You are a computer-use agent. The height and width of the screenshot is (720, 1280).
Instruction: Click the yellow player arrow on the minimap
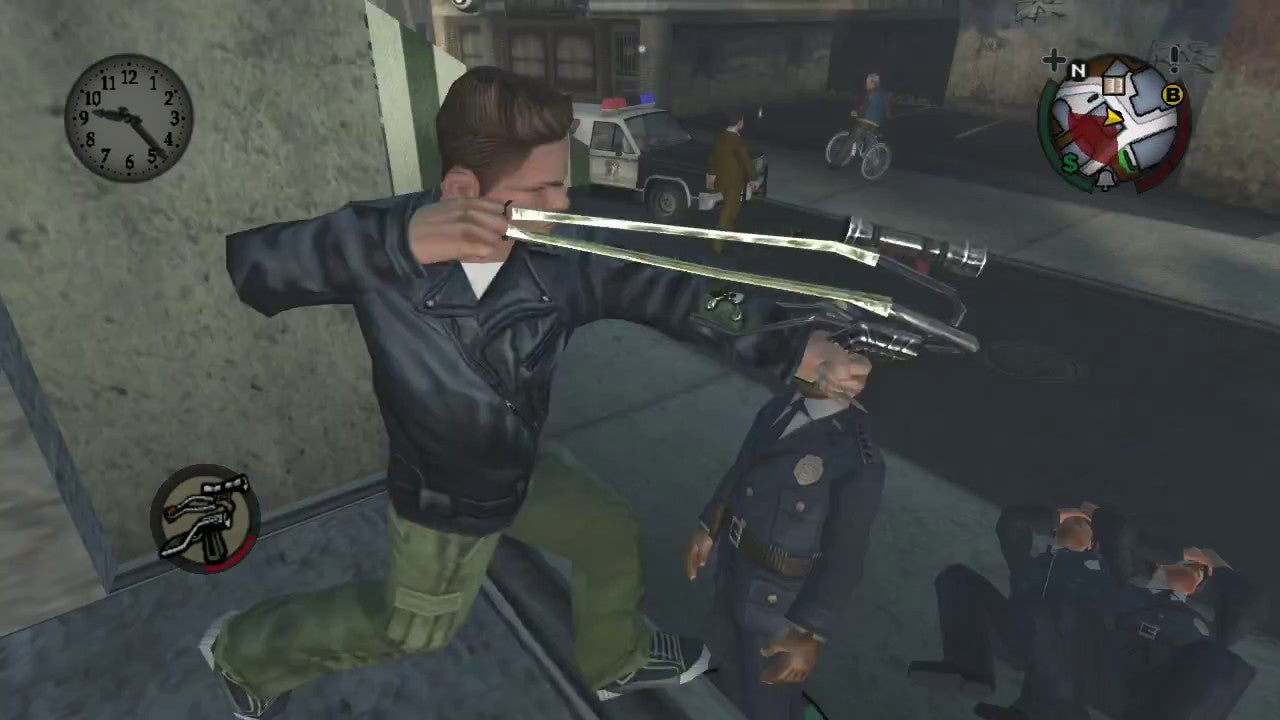tap(1112, 118)
